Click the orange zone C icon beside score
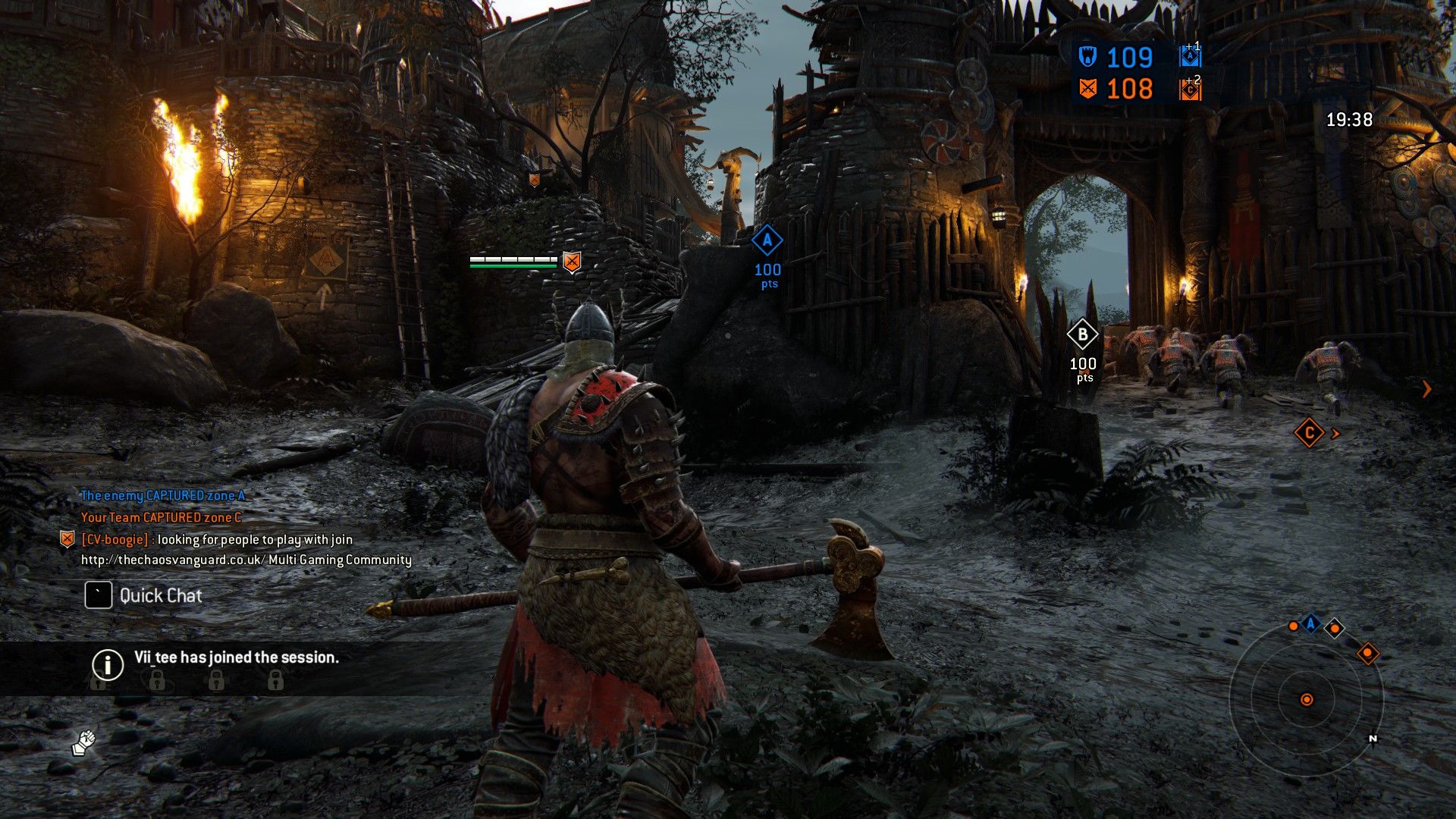The width and height of the screenshot is (1456, 819). [x=1190, y=90]
